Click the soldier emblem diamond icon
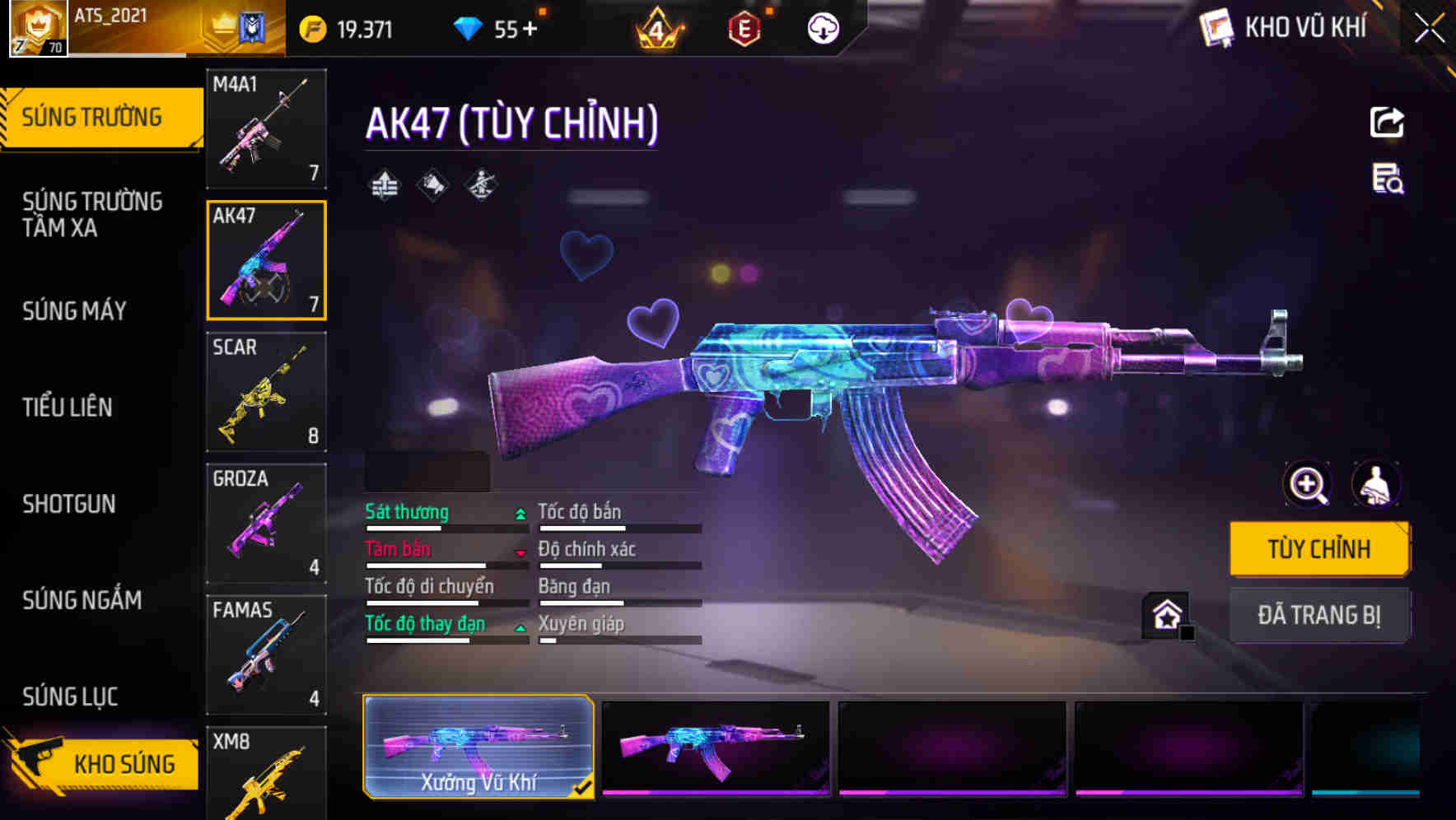 (x=482, y=185)
